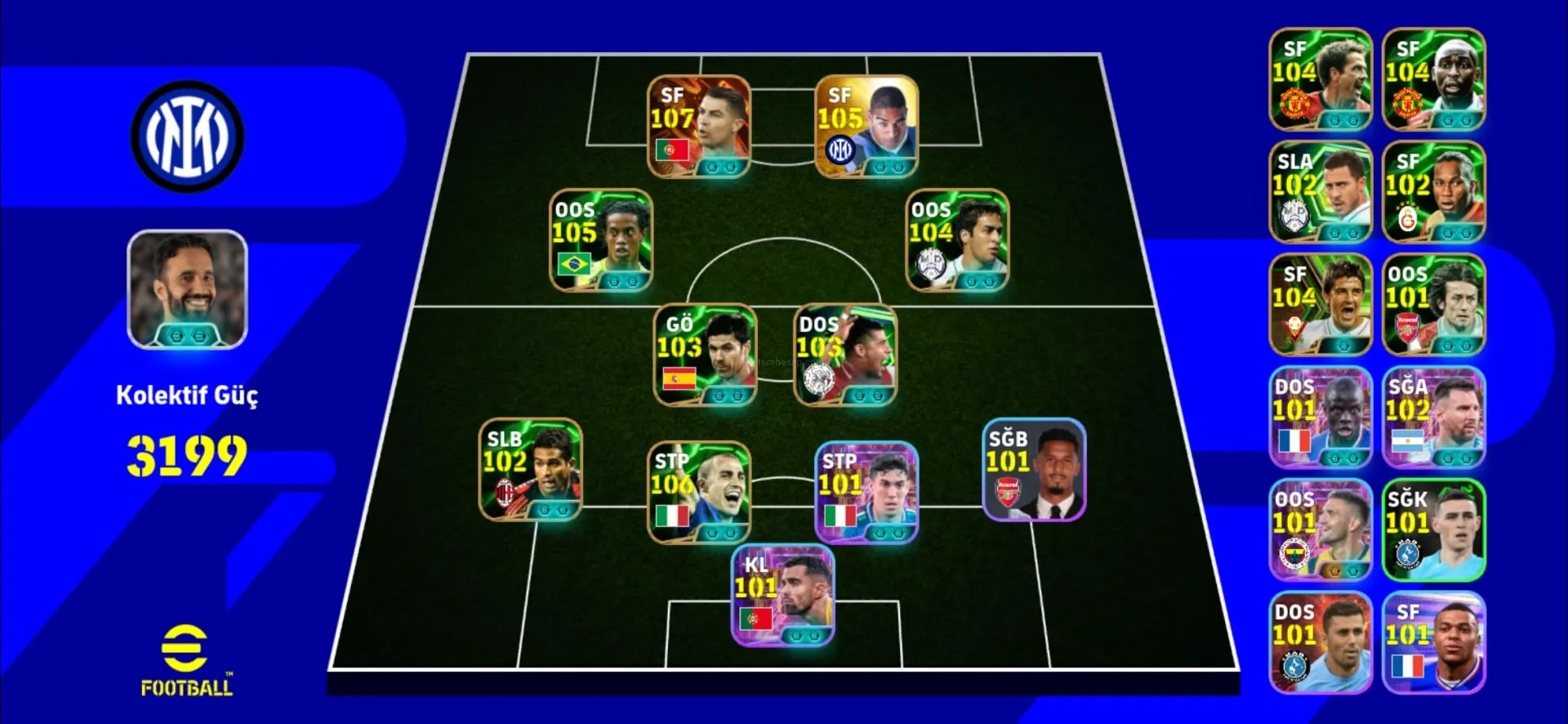Choose the OOS 105 card with Brazil flag
Viewport: 1568px width, 724px height.
point(601,240)
